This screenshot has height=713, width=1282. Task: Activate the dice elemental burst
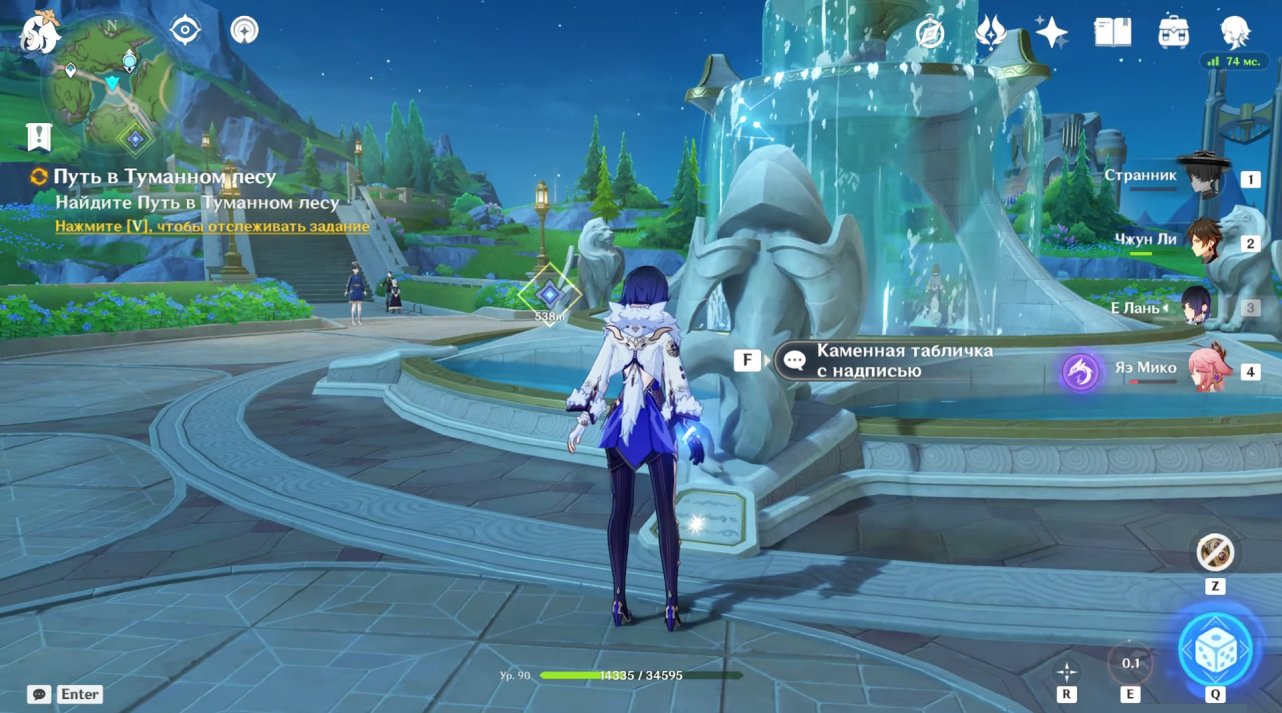[1215, 648]
